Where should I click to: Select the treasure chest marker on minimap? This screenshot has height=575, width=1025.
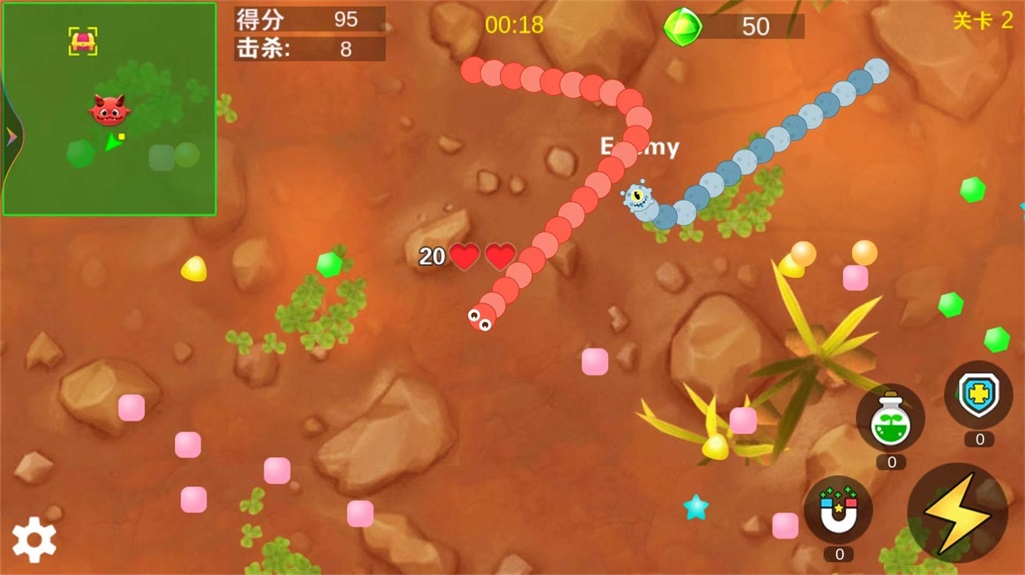tap(83, 41)
